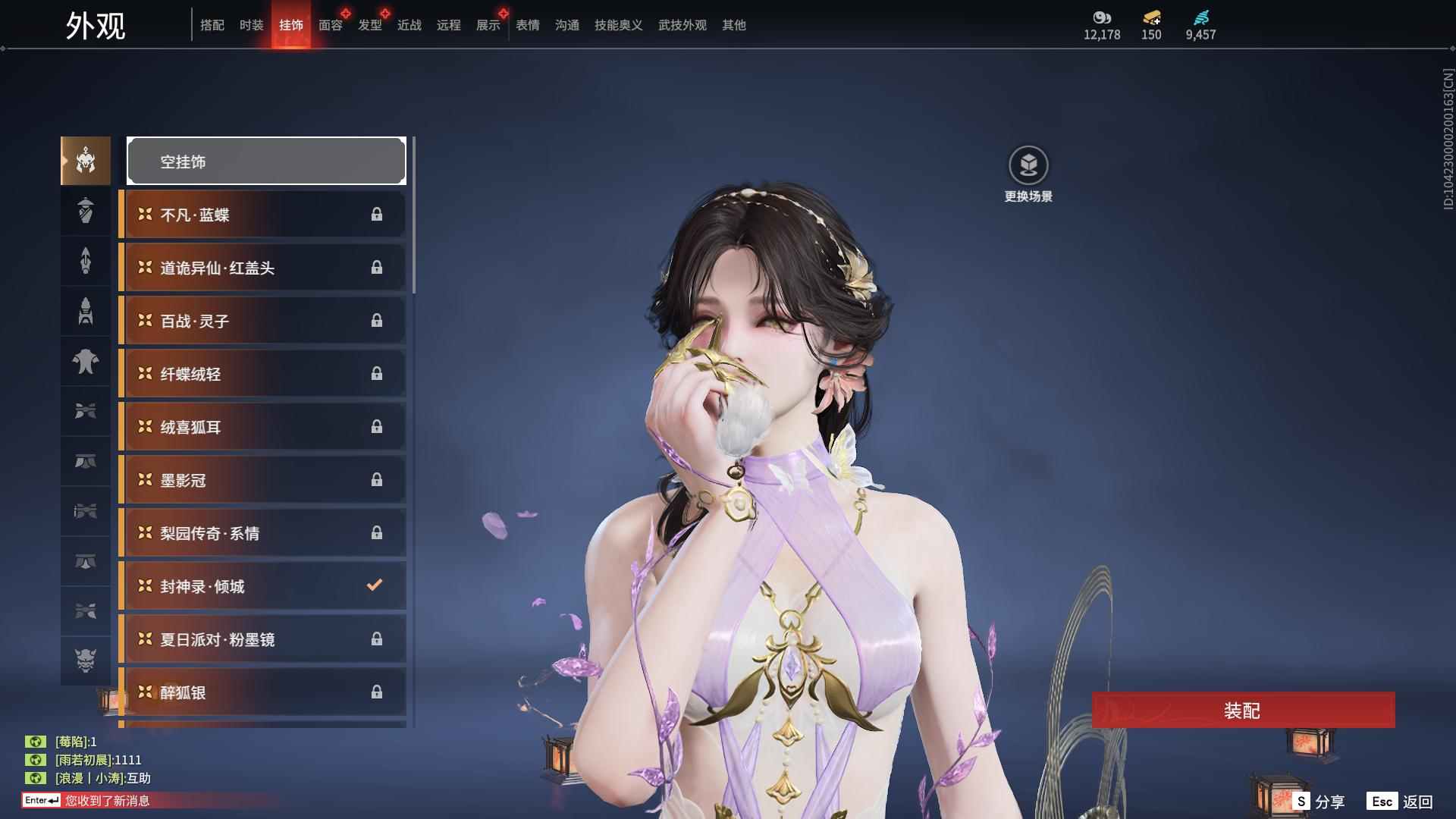Select the 夏日派对·粉墨镜 accessory

263,639
